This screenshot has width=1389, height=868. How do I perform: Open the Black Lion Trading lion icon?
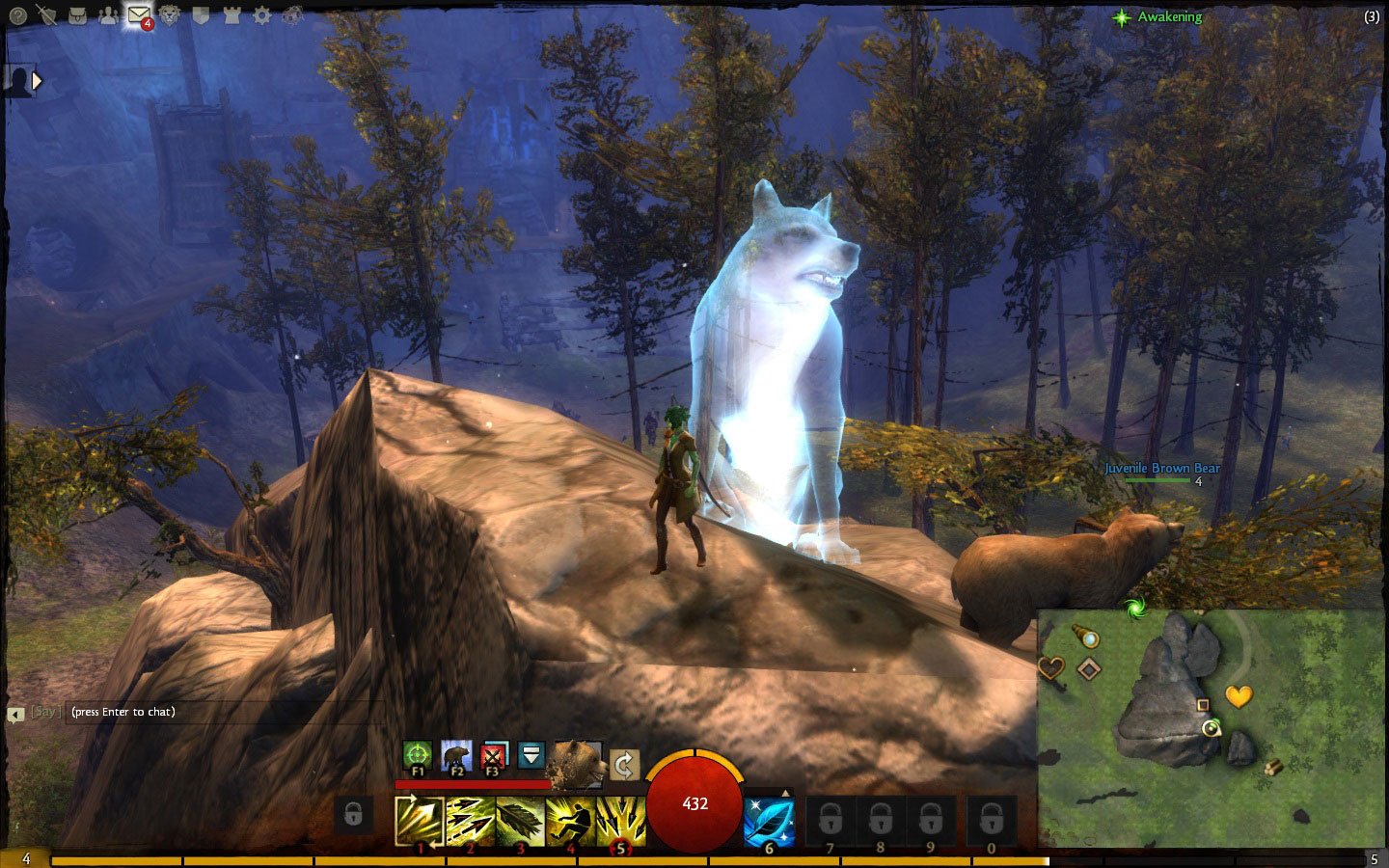170,15
